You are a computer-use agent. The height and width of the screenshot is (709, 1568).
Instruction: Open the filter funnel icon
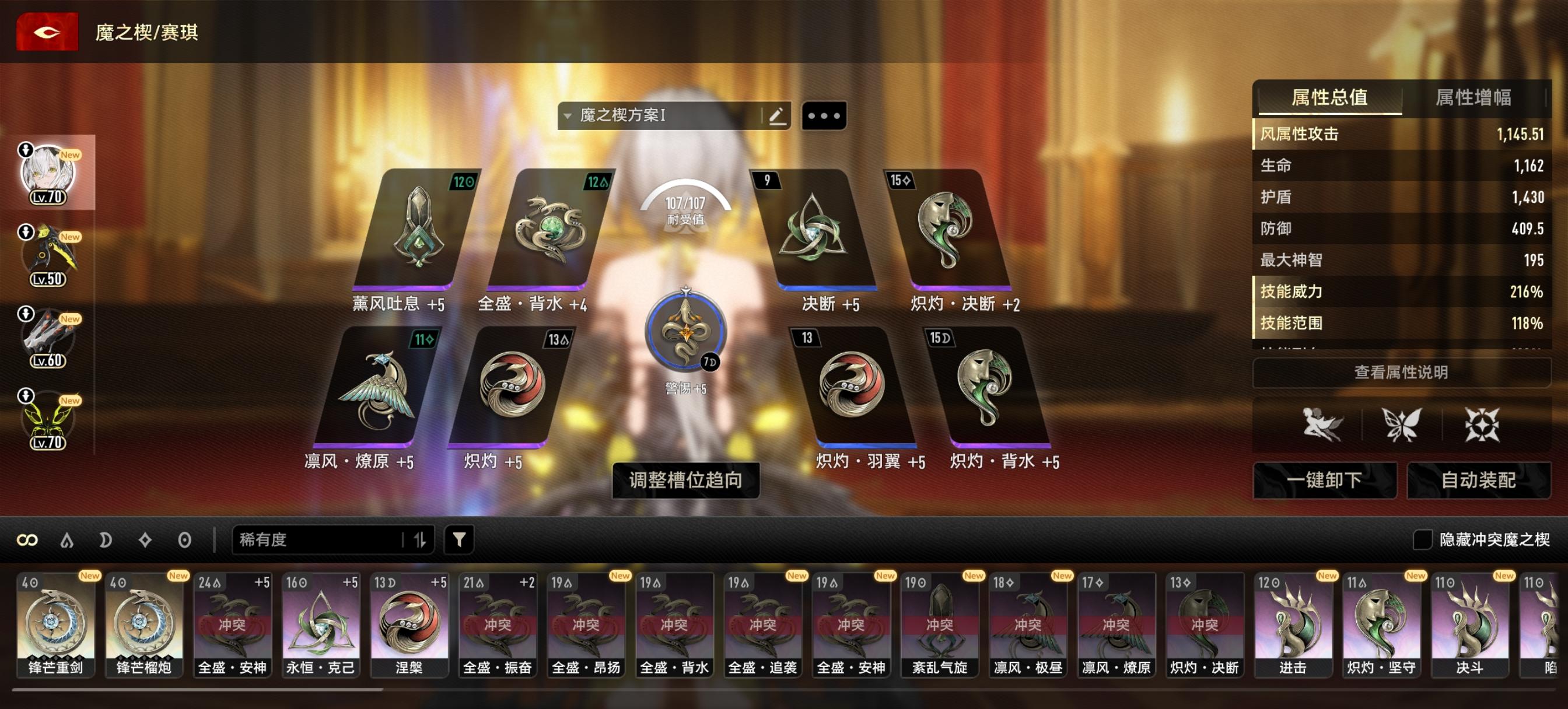[461, 539]
